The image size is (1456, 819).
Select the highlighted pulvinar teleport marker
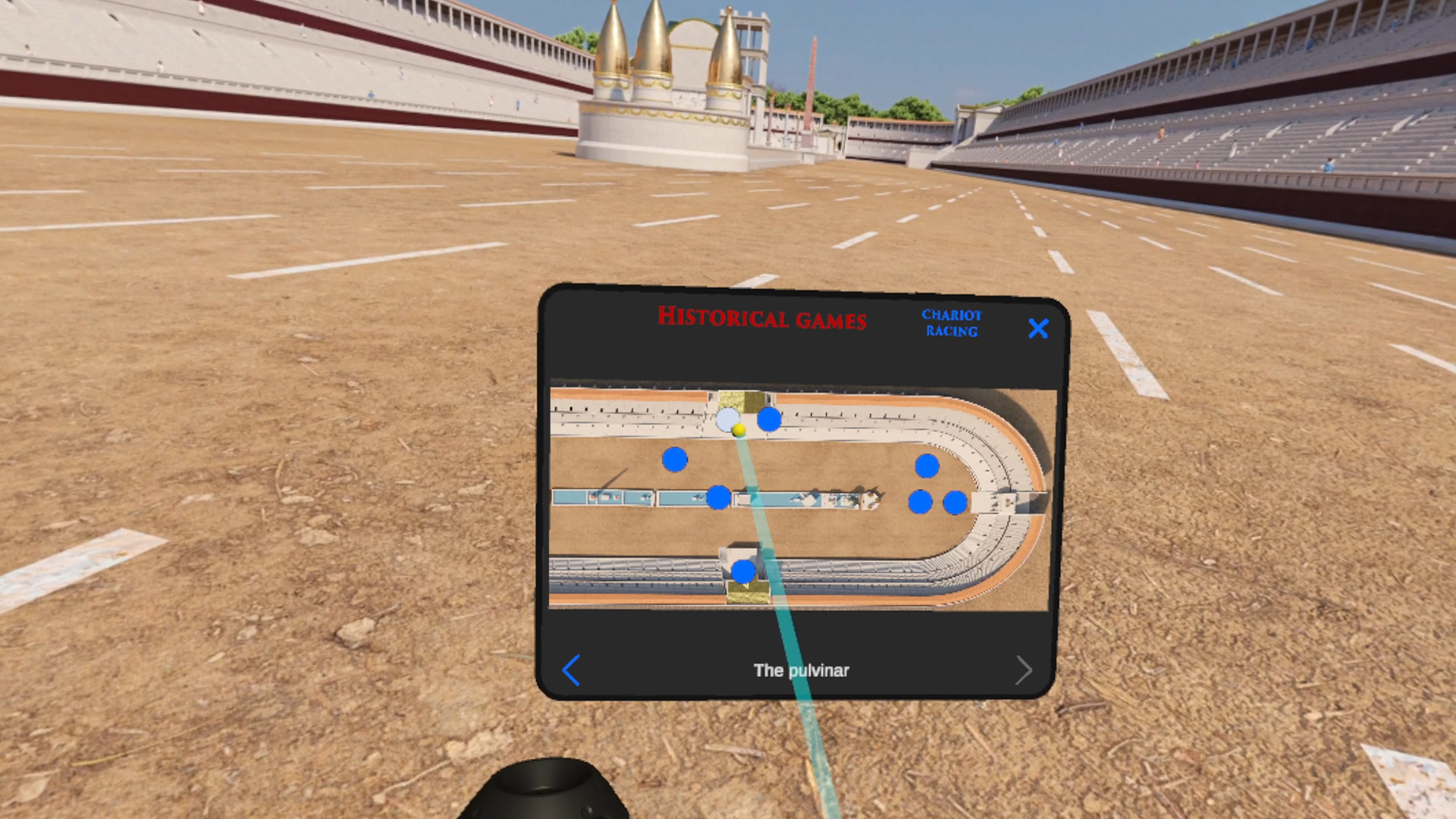[x=729, y=417]
